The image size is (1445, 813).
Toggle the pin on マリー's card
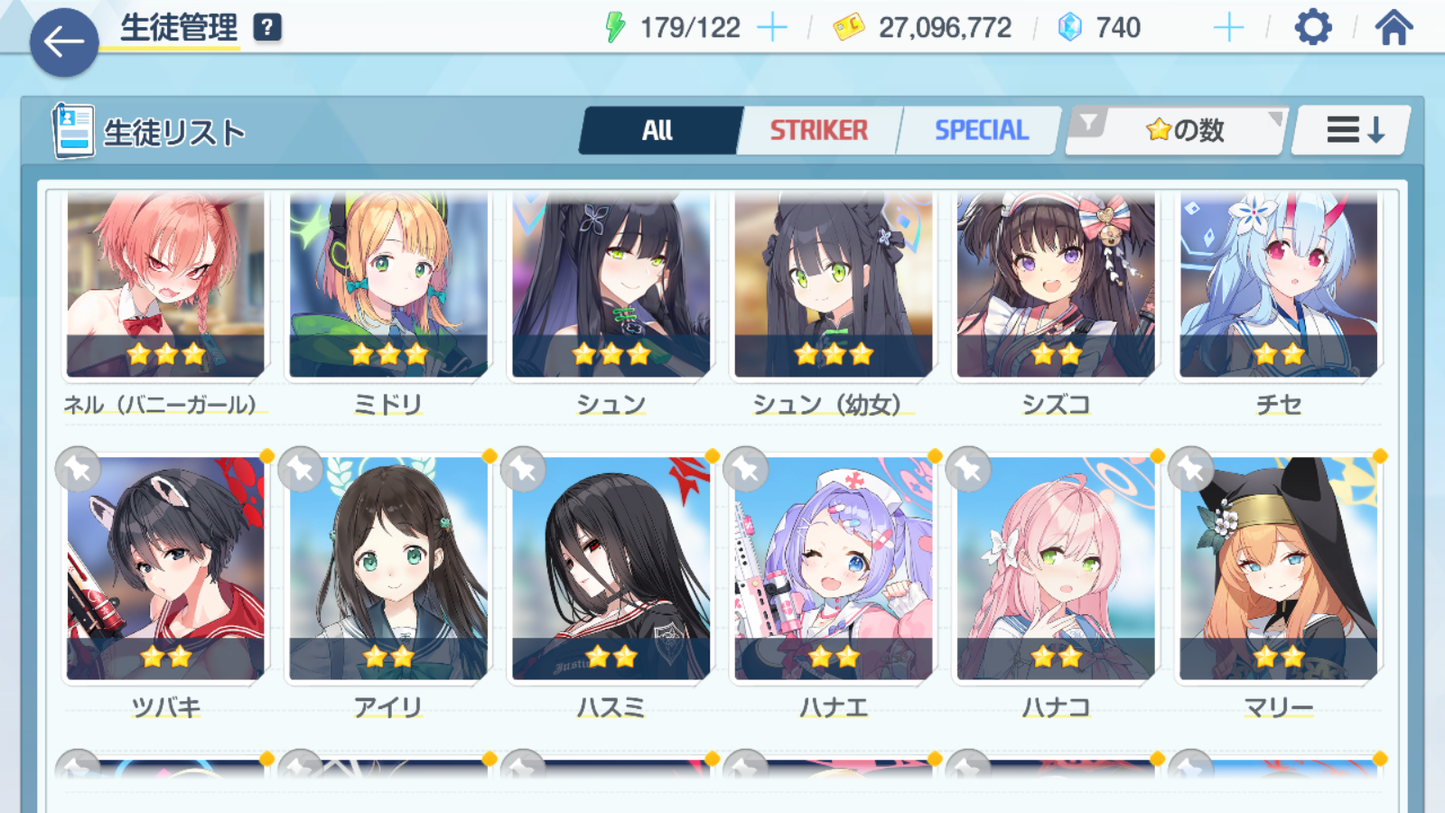click(1191, 469)
